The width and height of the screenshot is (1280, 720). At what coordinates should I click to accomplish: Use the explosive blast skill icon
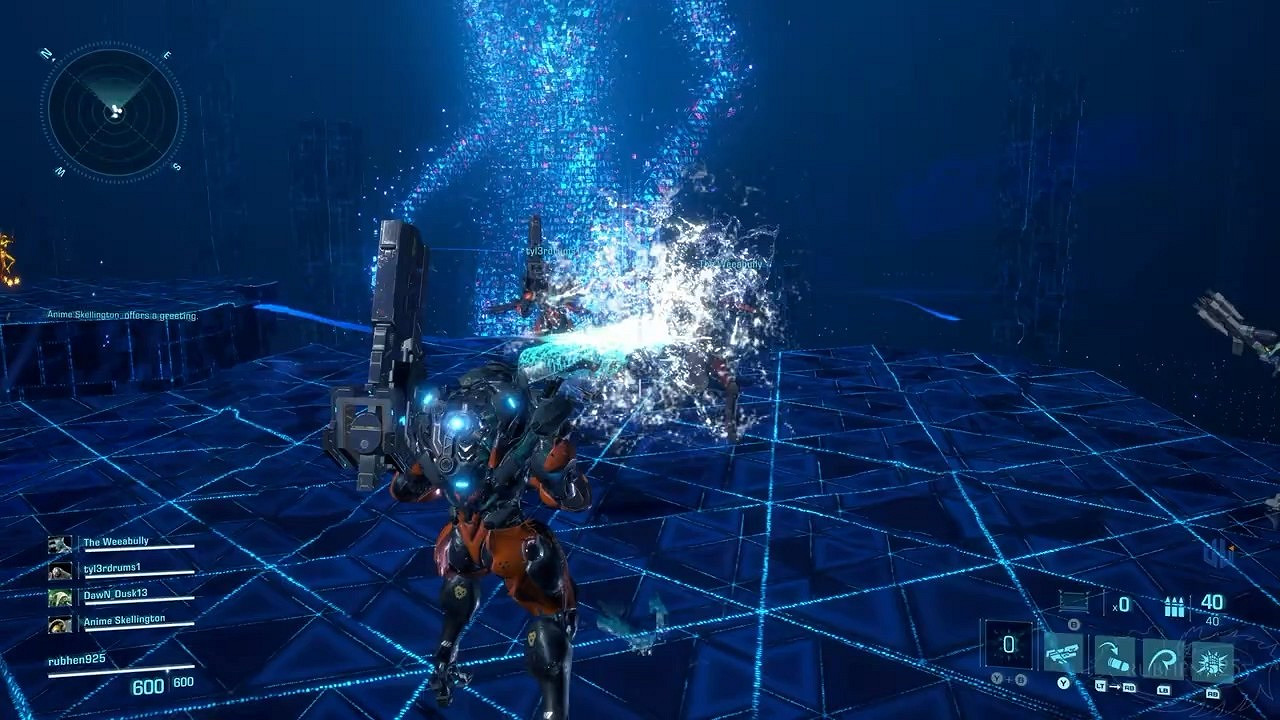point(1212,660)
